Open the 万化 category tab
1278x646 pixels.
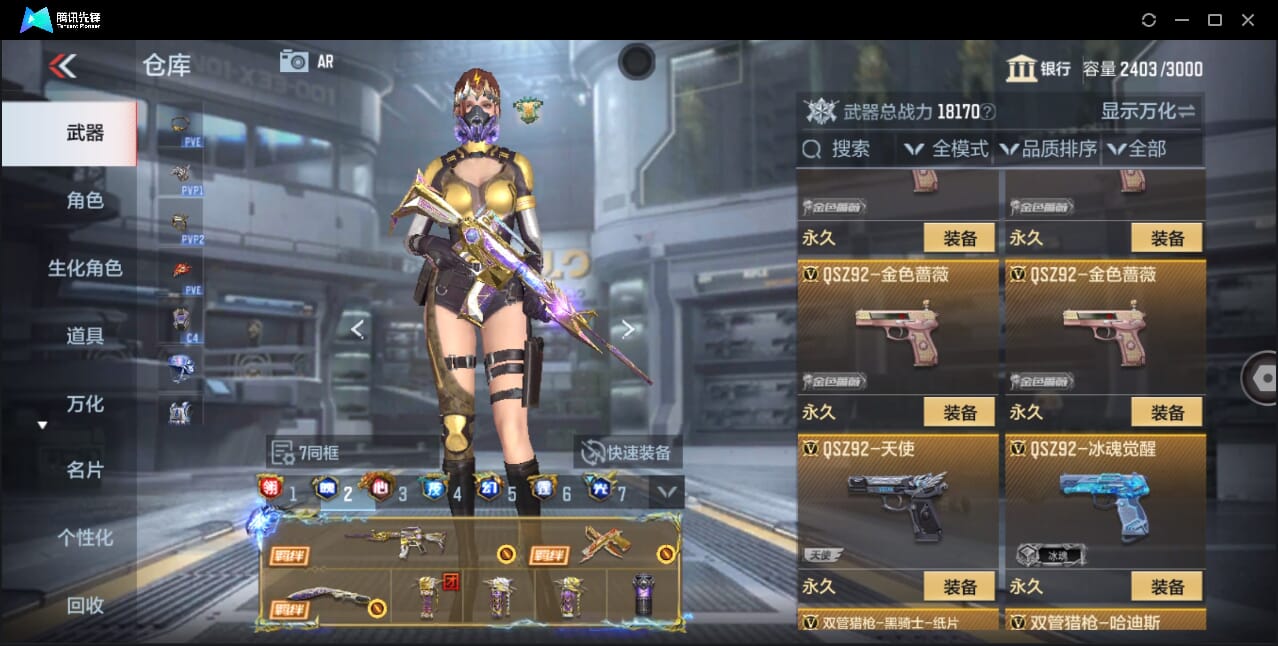(84, 404)
